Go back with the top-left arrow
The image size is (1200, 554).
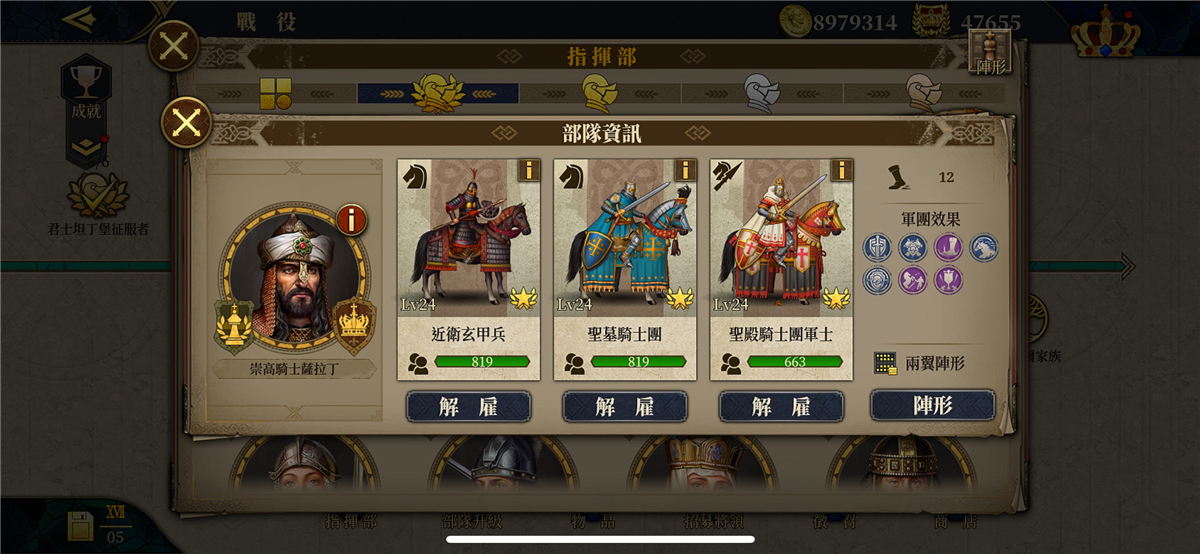pyautogui.click(x=78, y=18)
